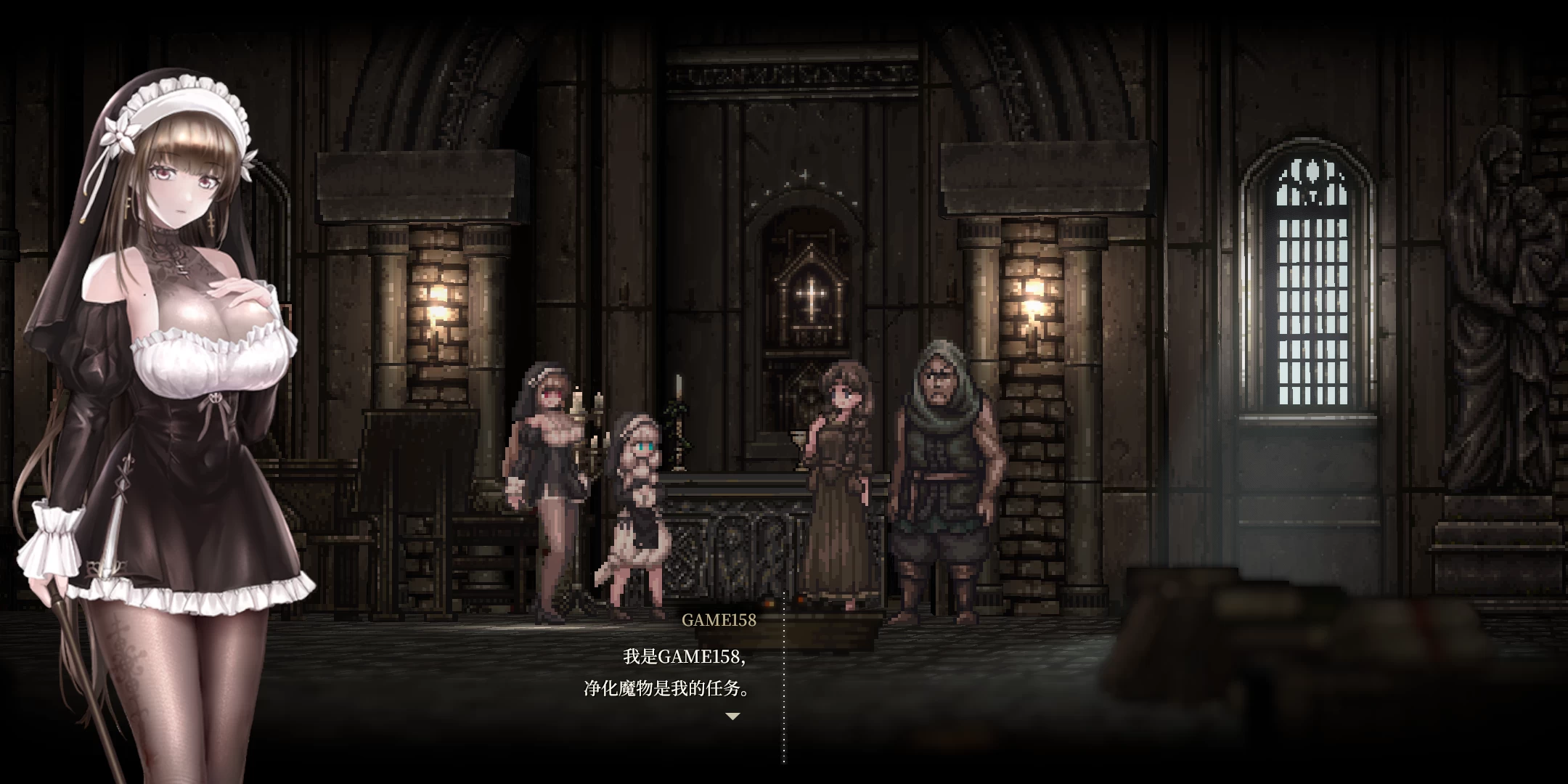Viewport: 1568px width, 784px height.
Task: Advance dialogue with the downward arrow indicator
Action: tap(732, 716)
